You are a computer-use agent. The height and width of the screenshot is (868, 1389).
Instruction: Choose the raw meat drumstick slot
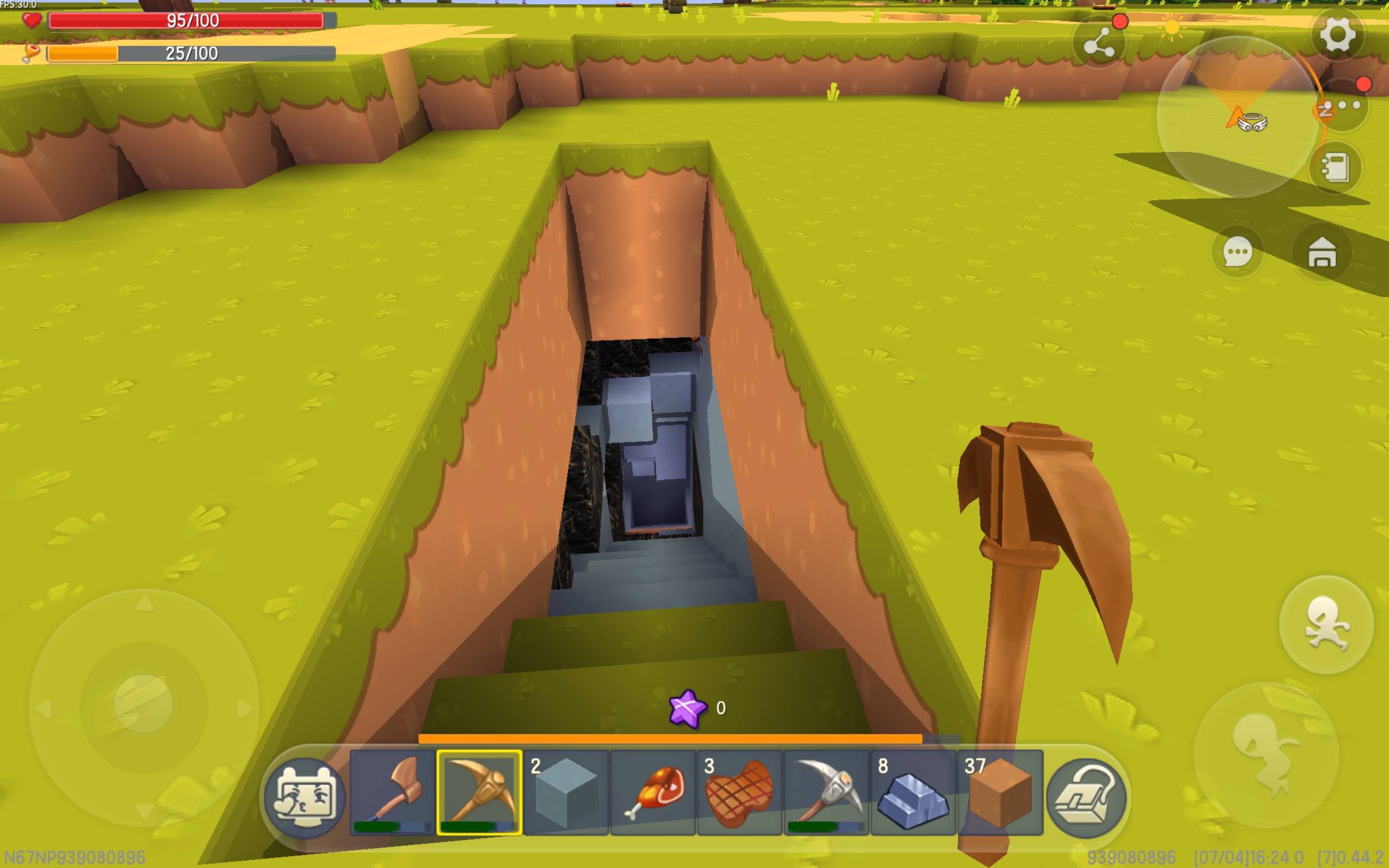[x=653, y=792]
